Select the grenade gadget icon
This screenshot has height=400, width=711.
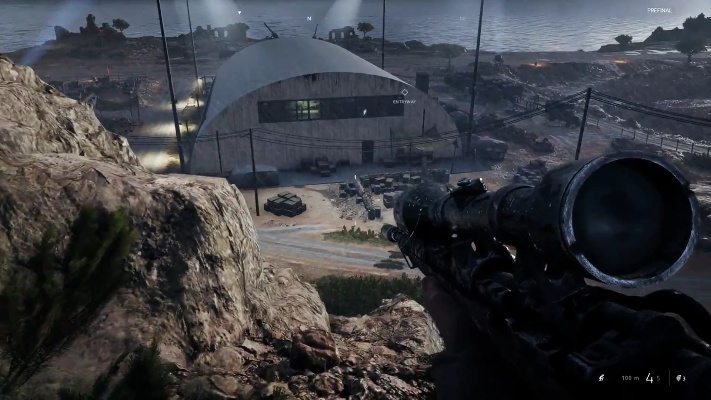pyautogui.click(x=680, y=378)
